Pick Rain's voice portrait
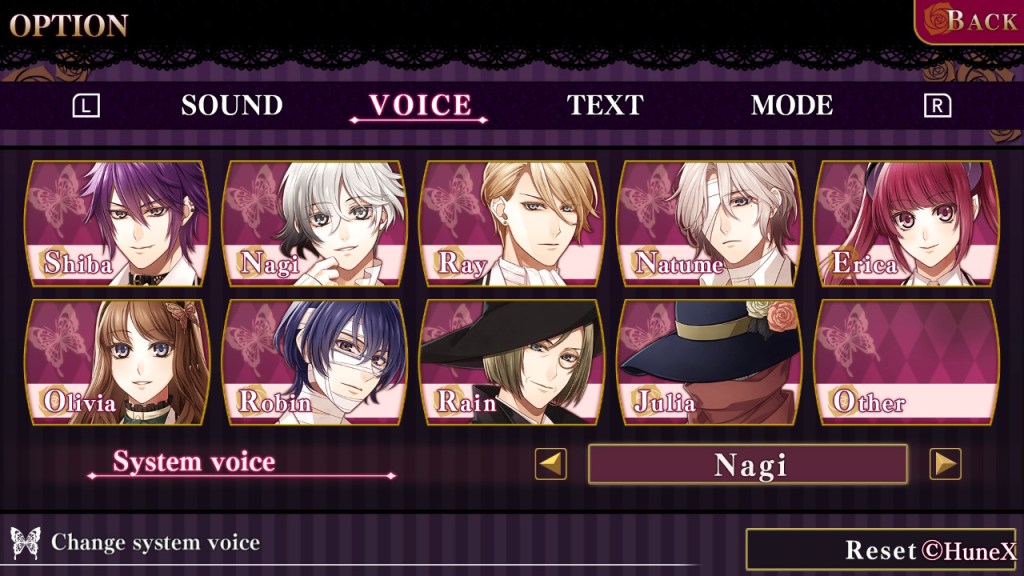The height and width of the screenshot is (576, 1024). pos(512,362)
